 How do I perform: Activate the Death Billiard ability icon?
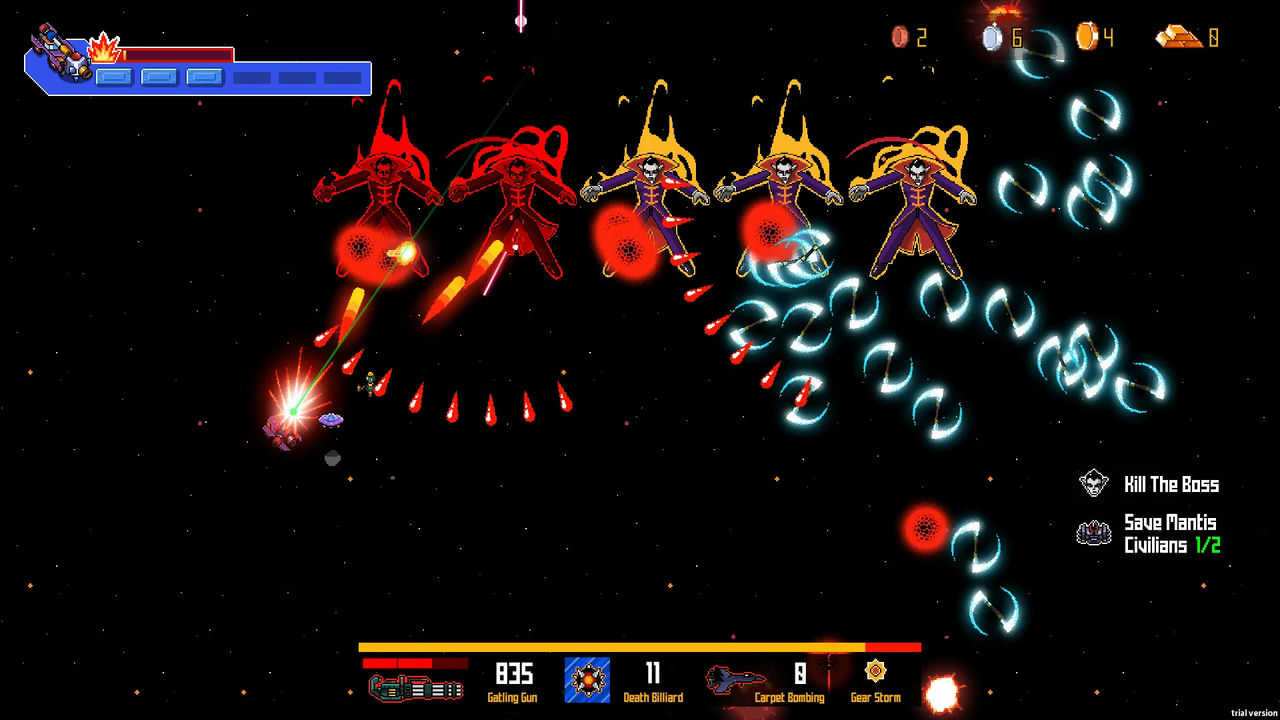(587, 680)
